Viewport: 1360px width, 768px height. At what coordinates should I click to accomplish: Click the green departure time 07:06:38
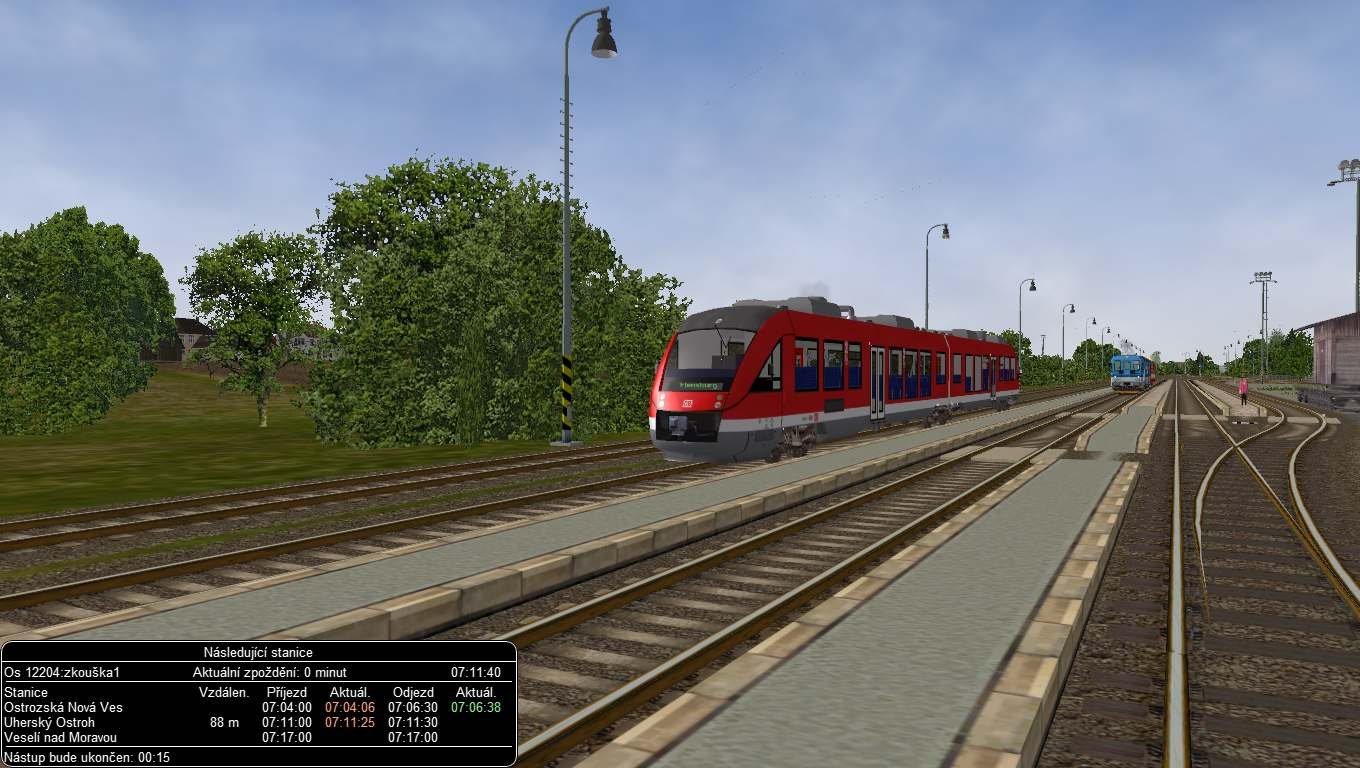point(478,707)
